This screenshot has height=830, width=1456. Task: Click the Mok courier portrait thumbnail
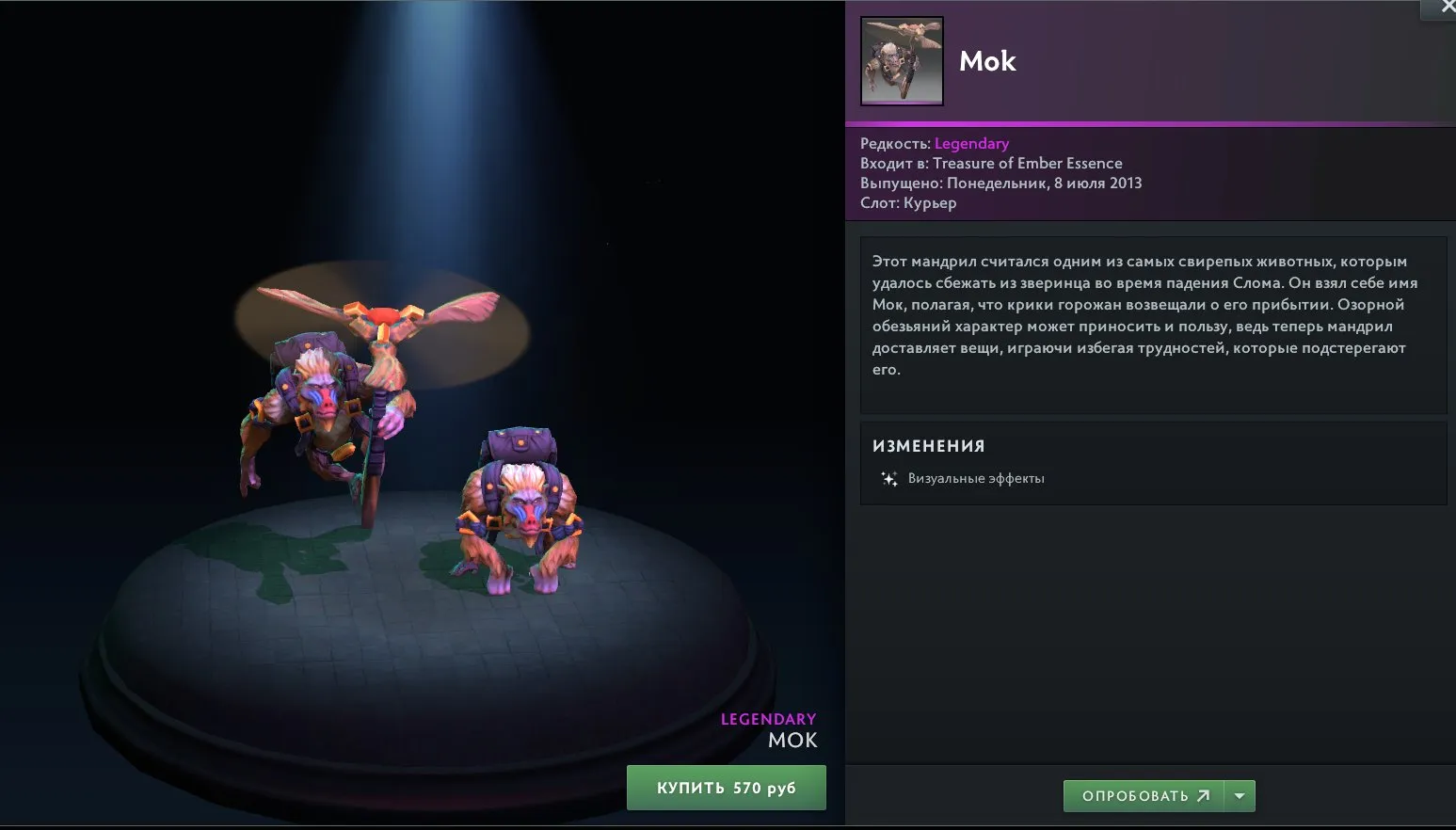click(x=901, y=60)
